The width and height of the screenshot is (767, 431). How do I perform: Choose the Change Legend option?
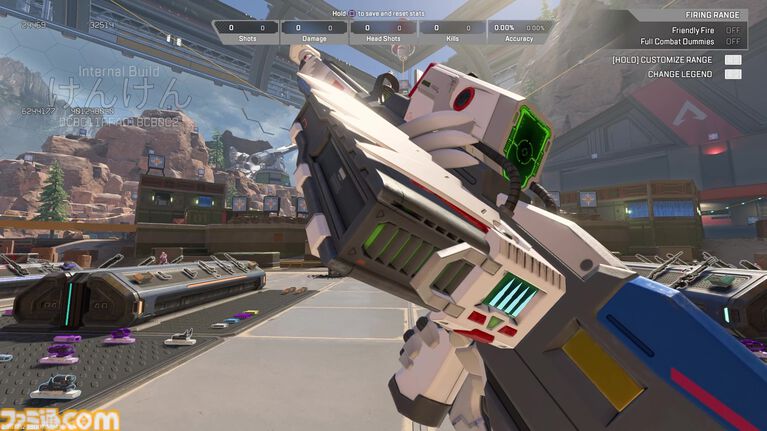[733, 74]
